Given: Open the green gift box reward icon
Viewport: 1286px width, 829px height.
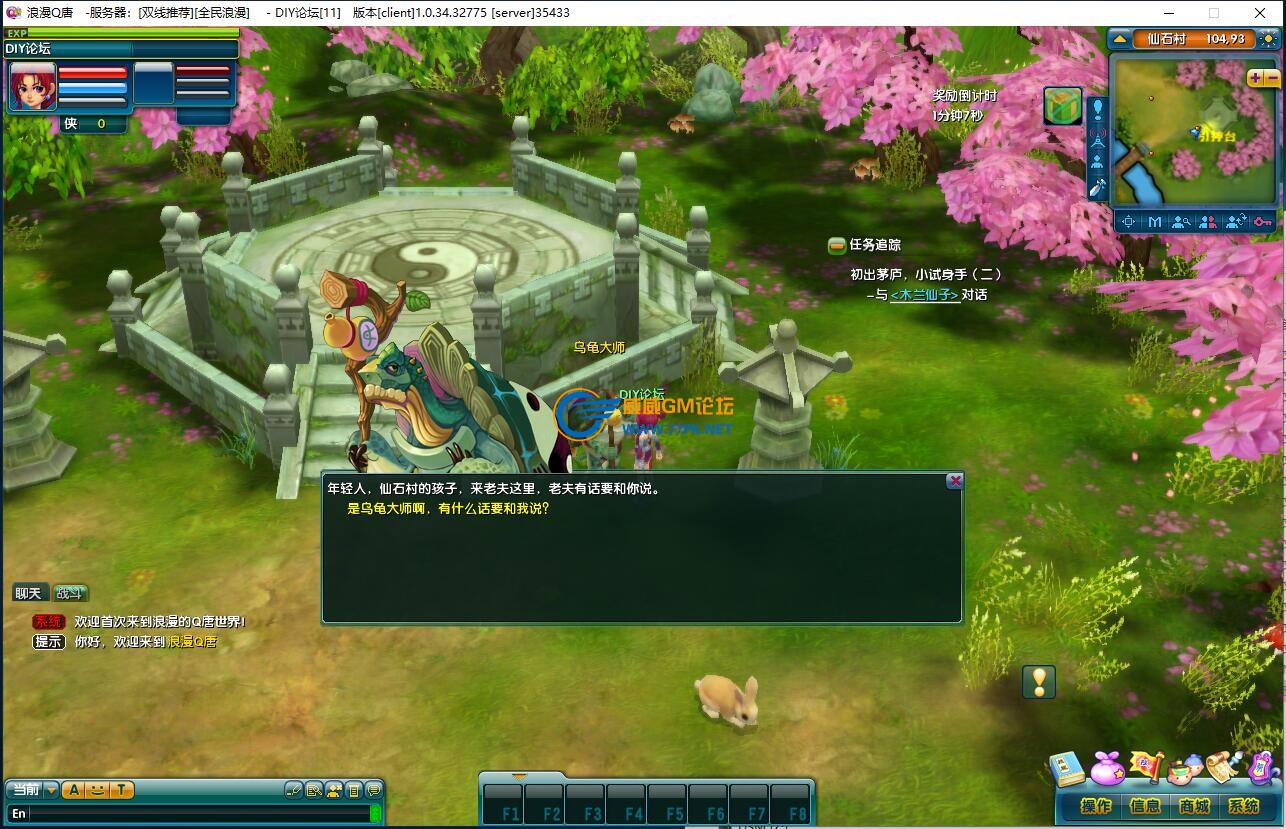Looking at the screenshot, I should pyautogui.click(x=1062, y=106).
